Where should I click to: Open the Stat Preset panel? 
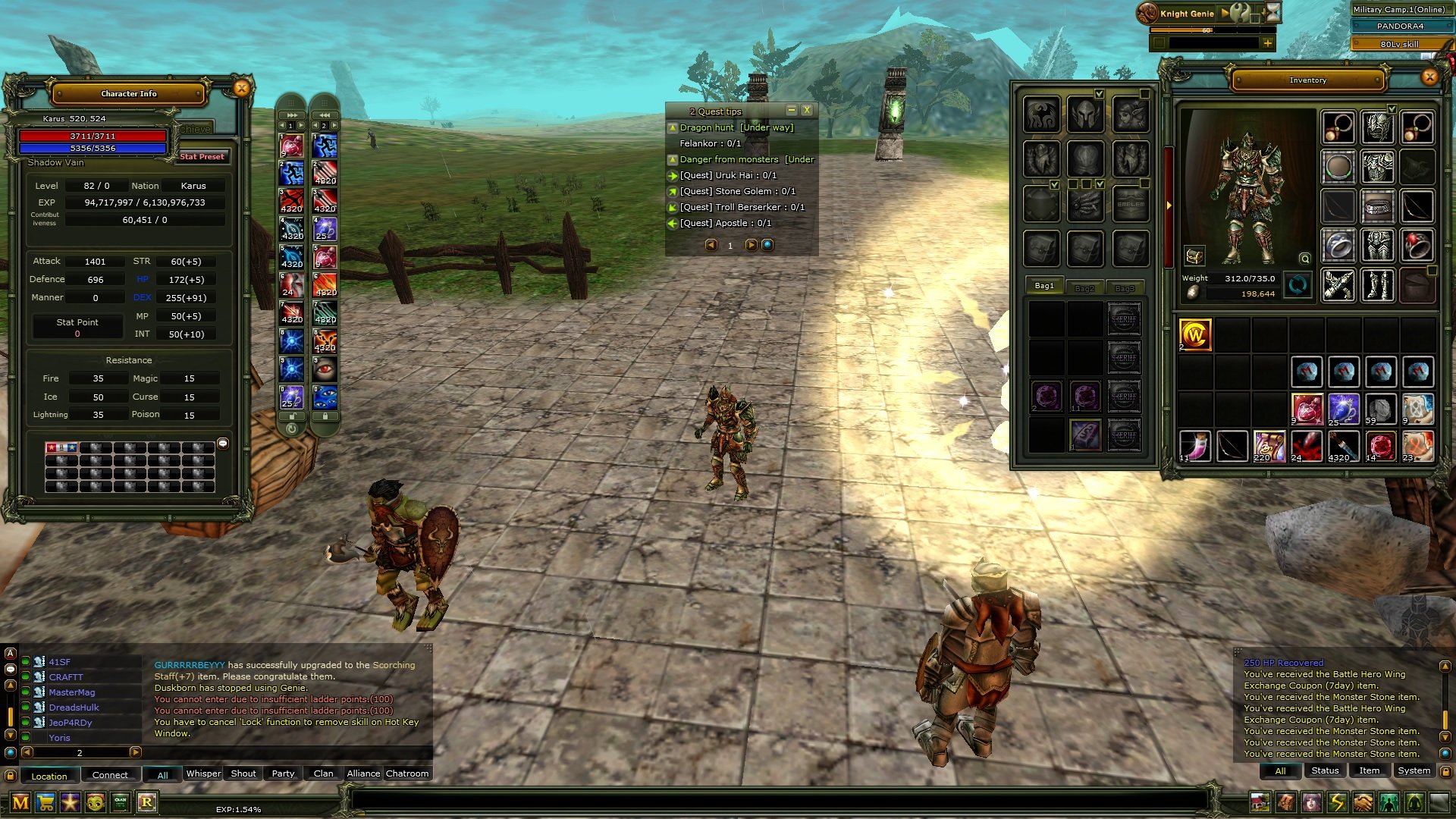[202, 157]
